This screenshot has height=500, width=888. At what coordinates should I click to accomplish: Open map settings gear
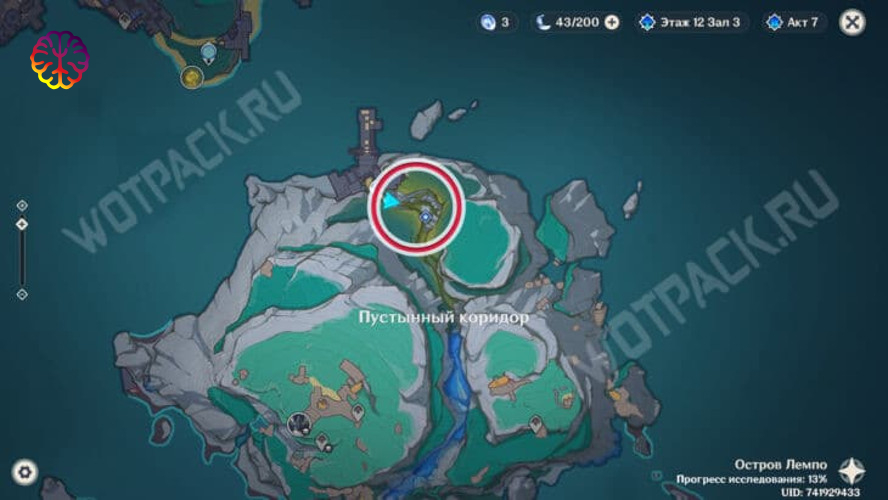pyautogui.click(x=25, y=472)
